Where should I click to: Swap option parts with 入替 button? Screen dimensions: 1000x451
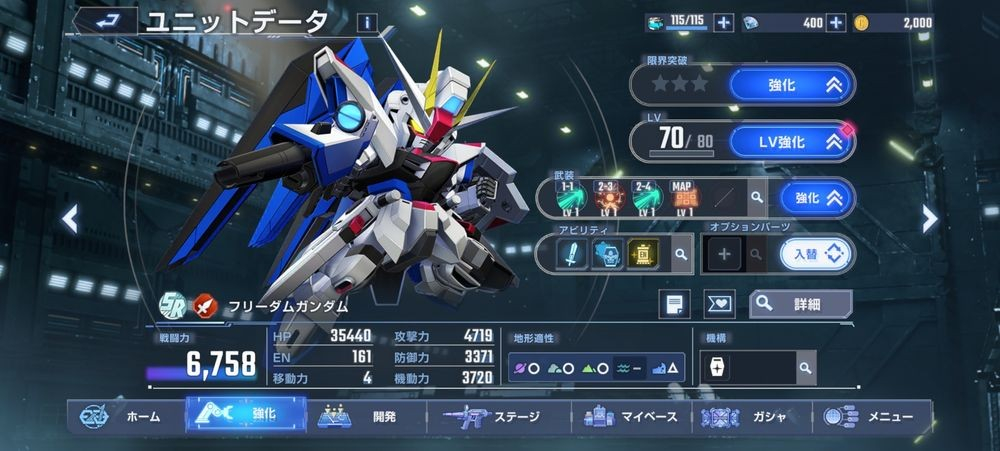click(x=816, y=255)
